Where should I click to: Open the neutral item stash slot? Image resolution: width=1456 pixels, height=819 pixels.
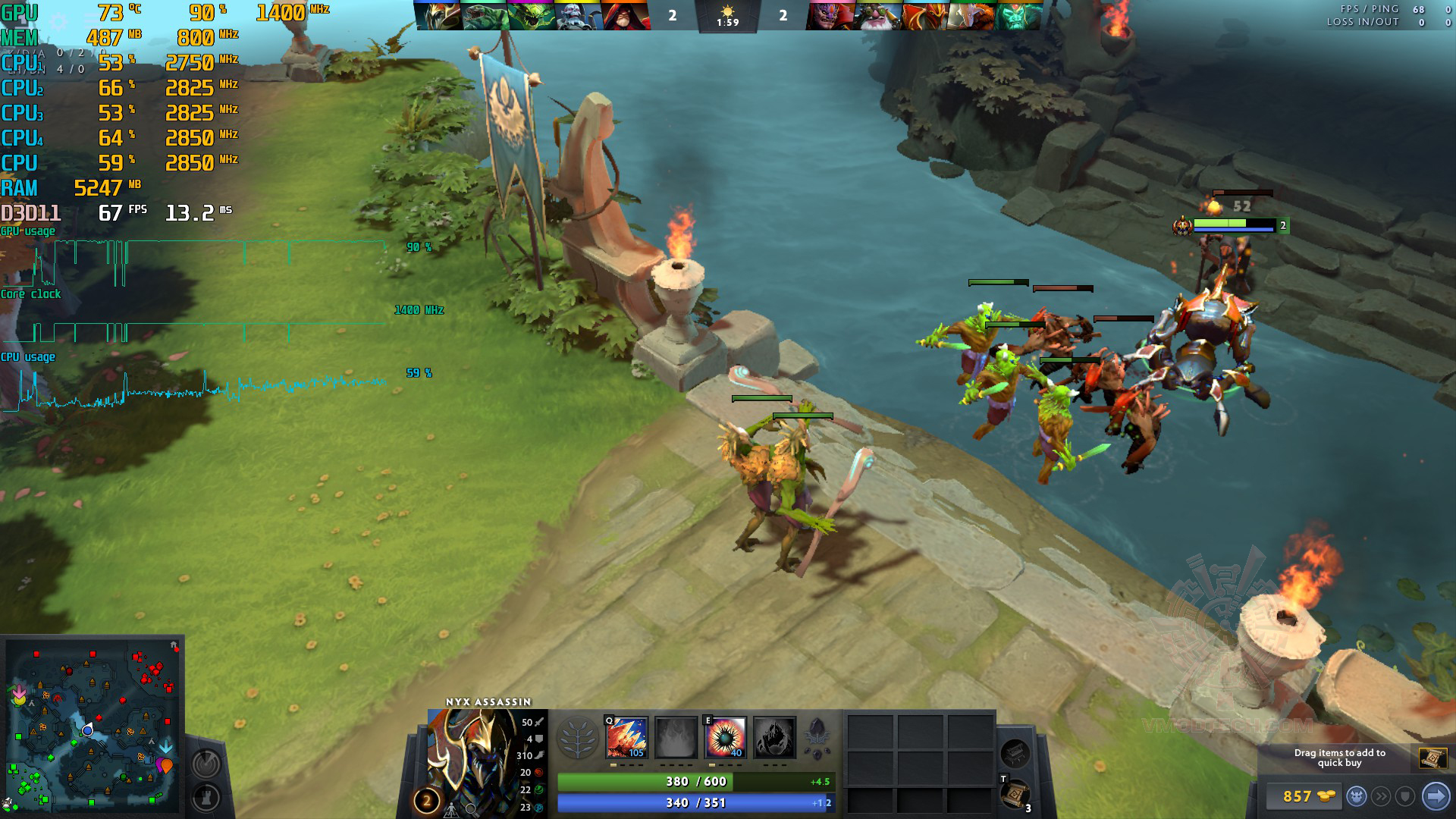click(1015, 754)
